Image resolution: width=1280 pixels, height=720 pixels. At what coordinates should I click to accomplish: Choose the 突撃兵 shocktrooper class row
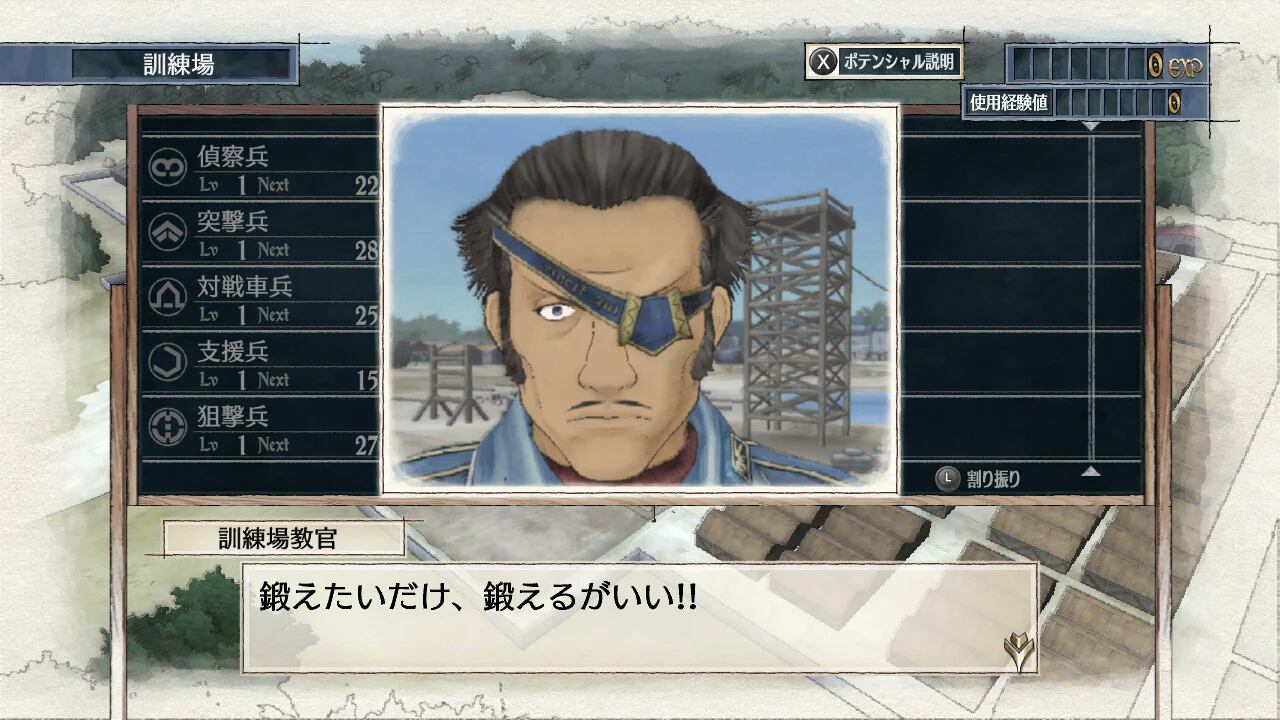click(x=262, y=233)
